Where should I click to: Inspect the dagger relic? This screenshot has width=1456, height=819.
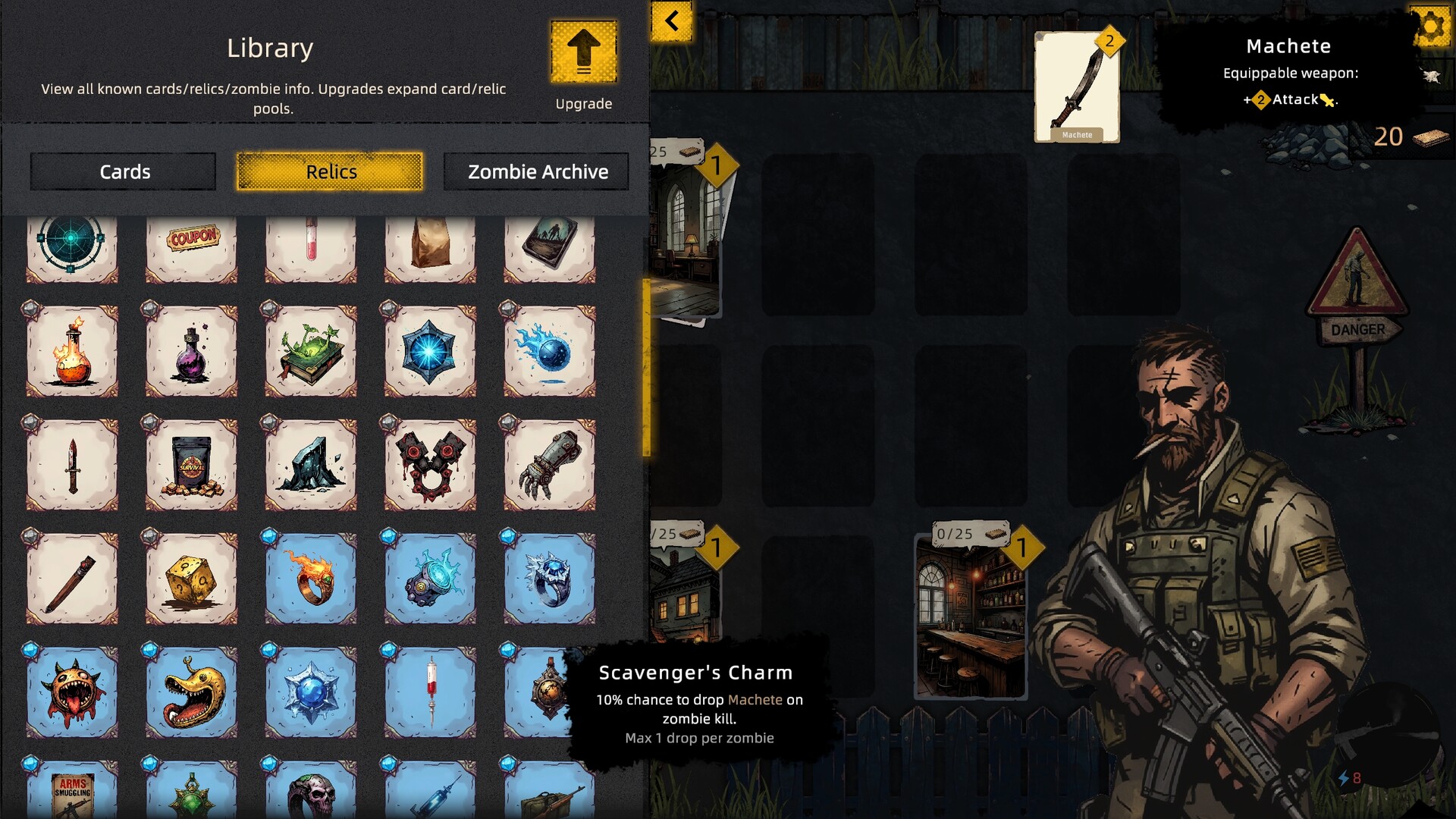coord(72,465)
